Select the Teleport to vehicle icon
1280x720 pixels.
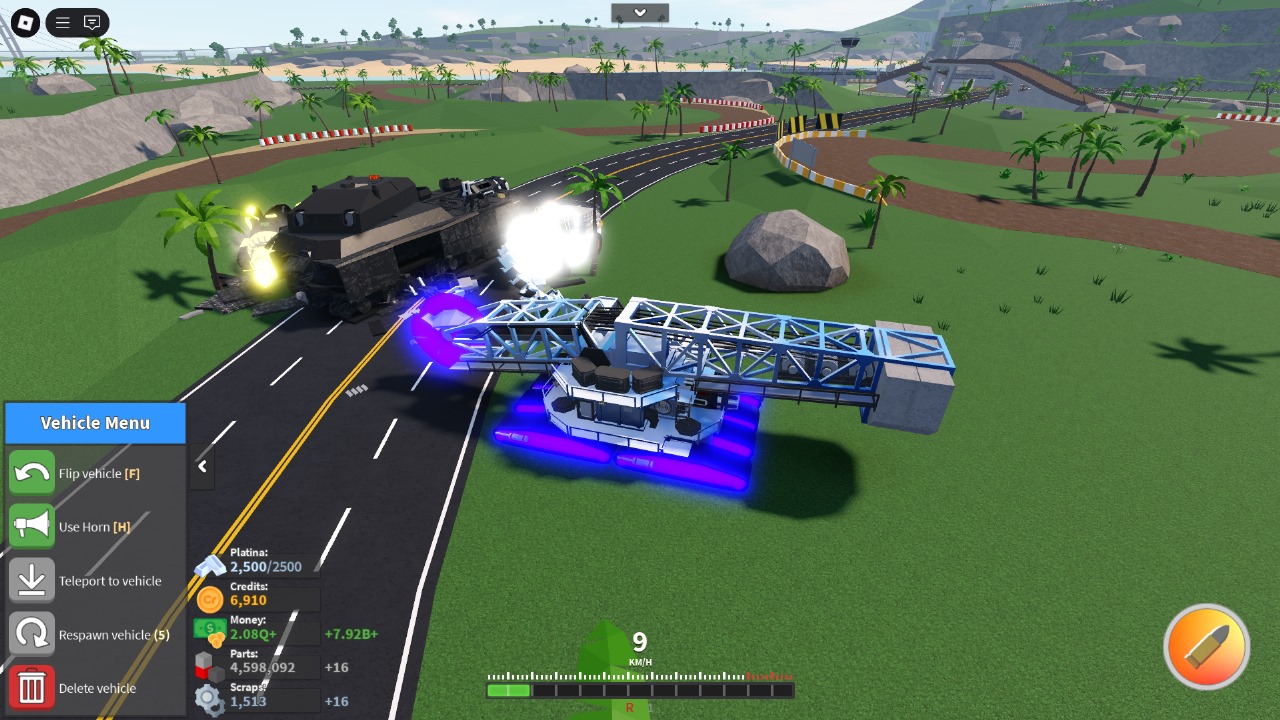pyautogui.click(x=31, y=580)
